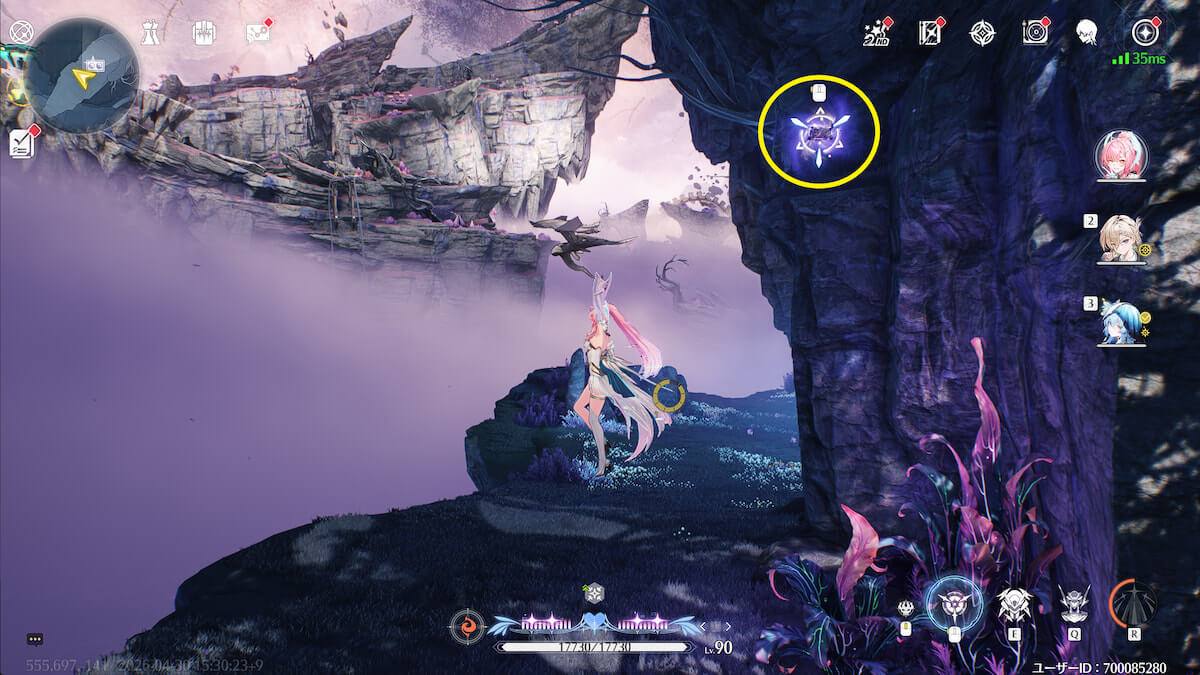The height and width of the screenshot is (675, 1200).
Task: Switch to the blonde character in slot 2
Action: (1121, 239)
